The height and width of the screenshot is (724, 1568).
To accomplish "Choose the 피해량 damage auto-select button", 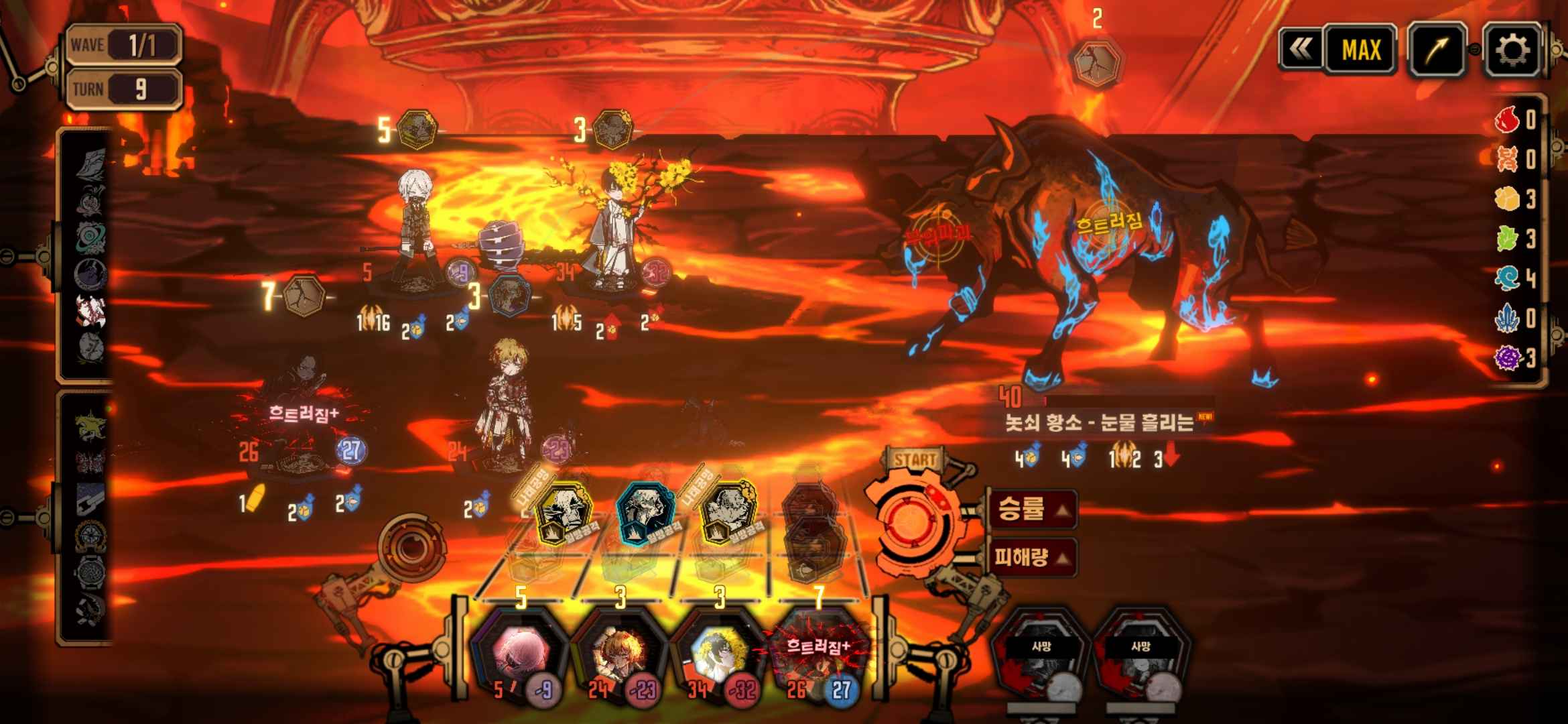I will [x=1033, y=556].
